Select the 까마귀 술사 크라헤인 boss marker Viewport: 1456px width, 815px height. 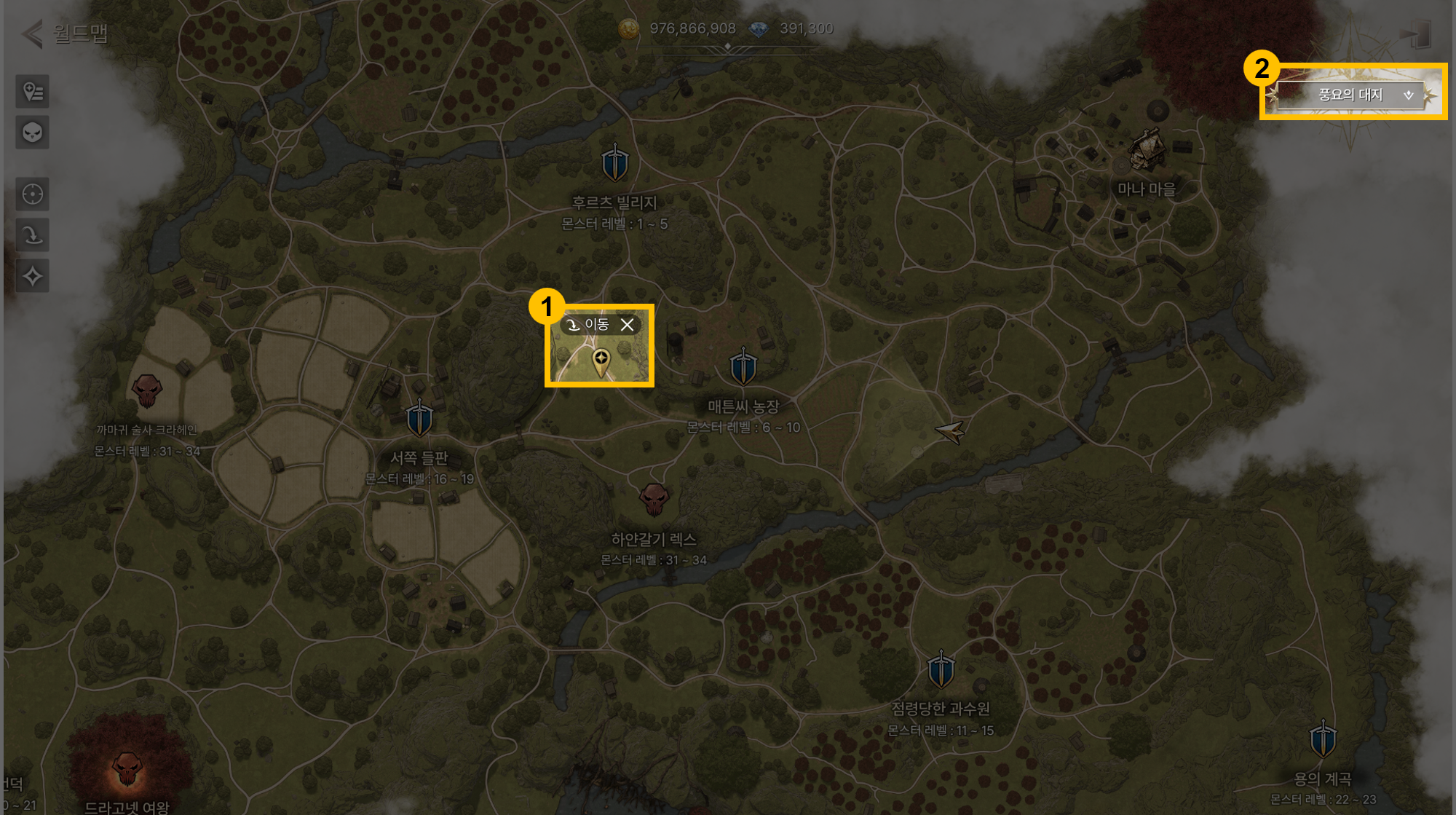tap(146, 391)
